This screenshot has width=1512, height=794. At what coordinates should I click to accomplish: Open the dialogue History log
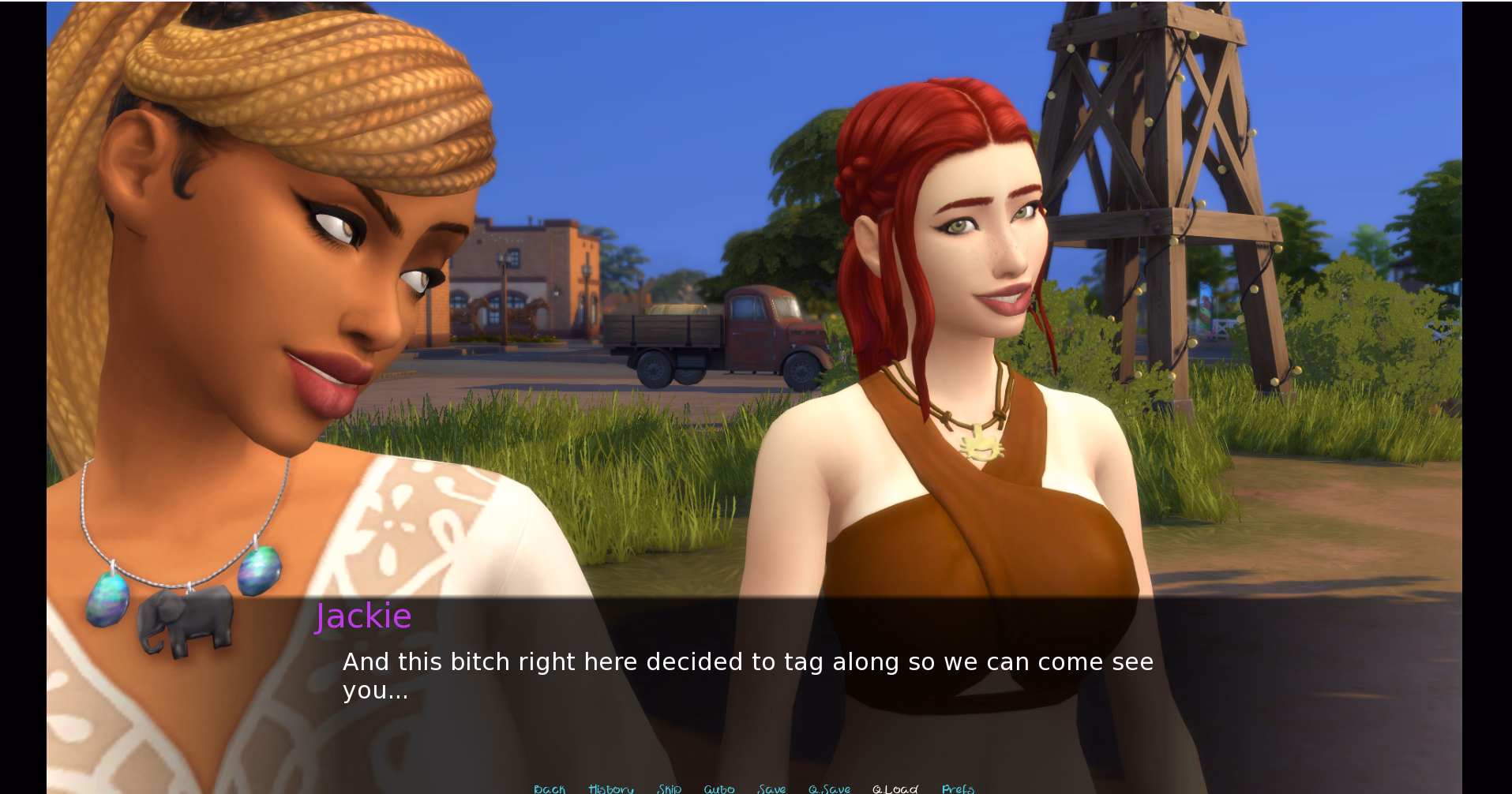pos(610,788)
